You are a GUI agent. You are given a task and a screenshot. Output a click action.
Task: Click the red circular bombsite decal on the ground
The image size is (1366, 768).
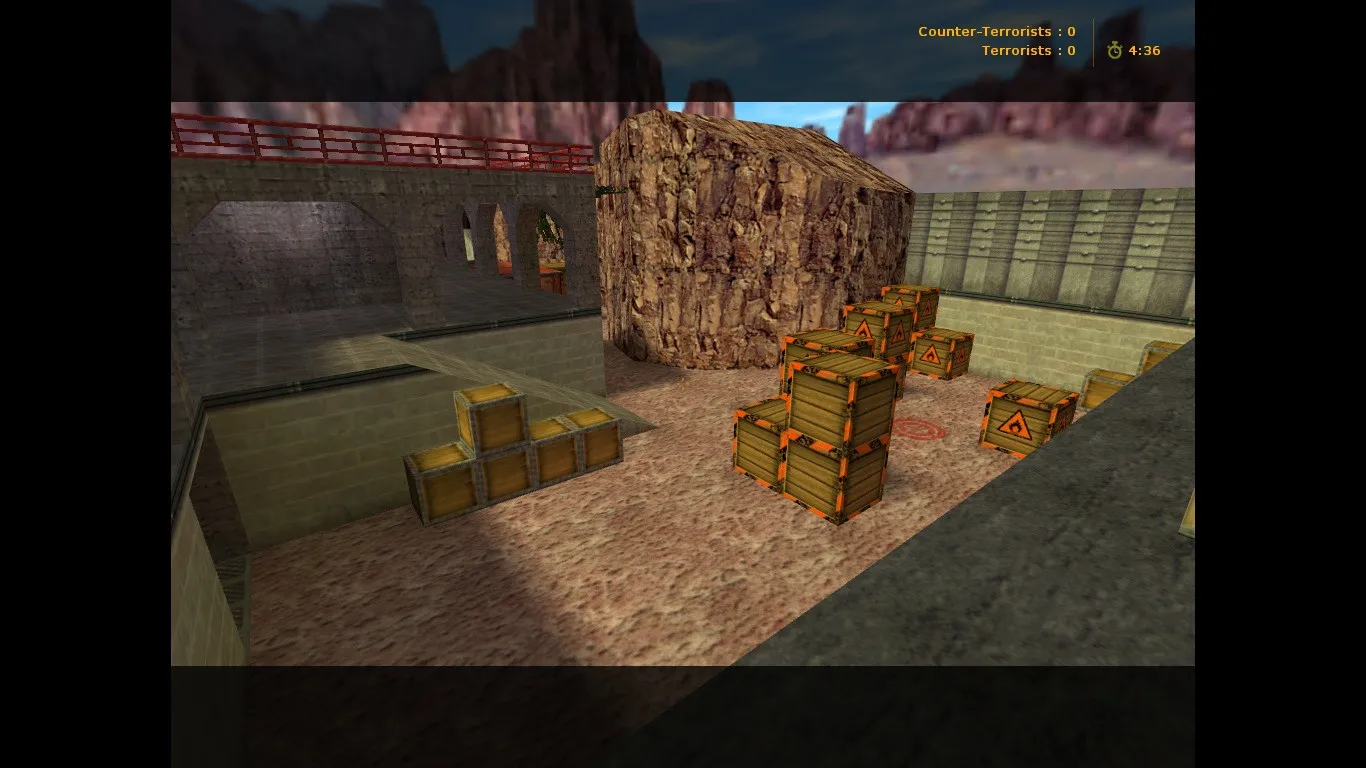(916, 427)
